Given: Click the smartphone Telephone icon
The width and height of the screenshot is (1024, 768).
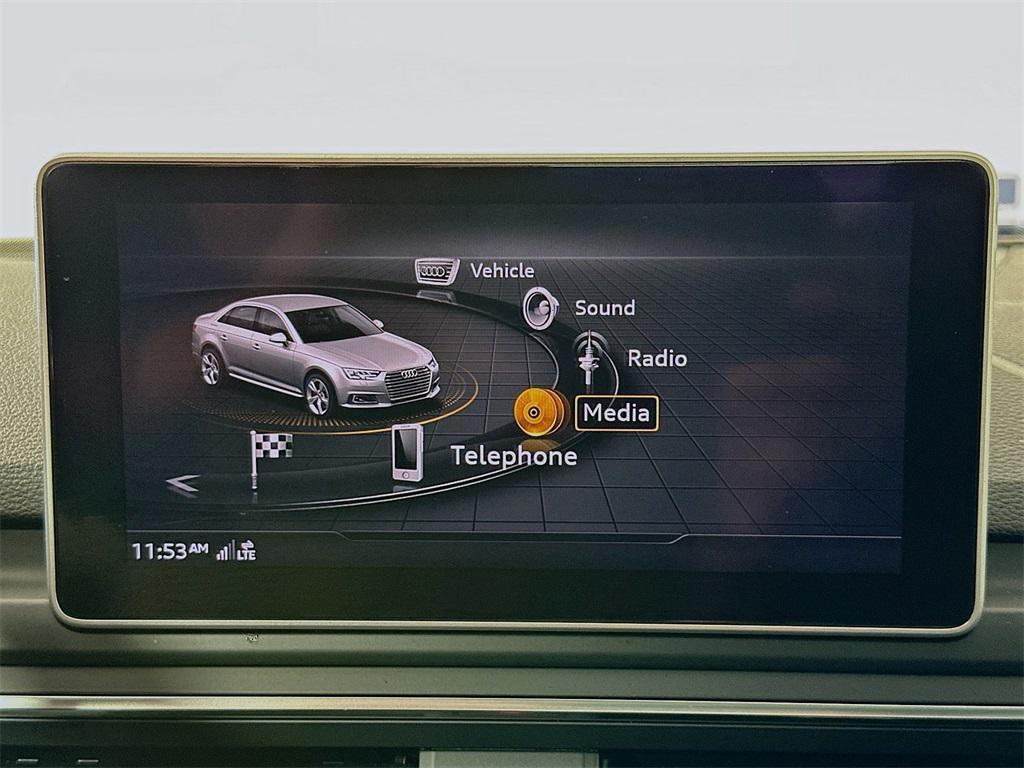Looking at the screenshot, I should coord(406,452).
